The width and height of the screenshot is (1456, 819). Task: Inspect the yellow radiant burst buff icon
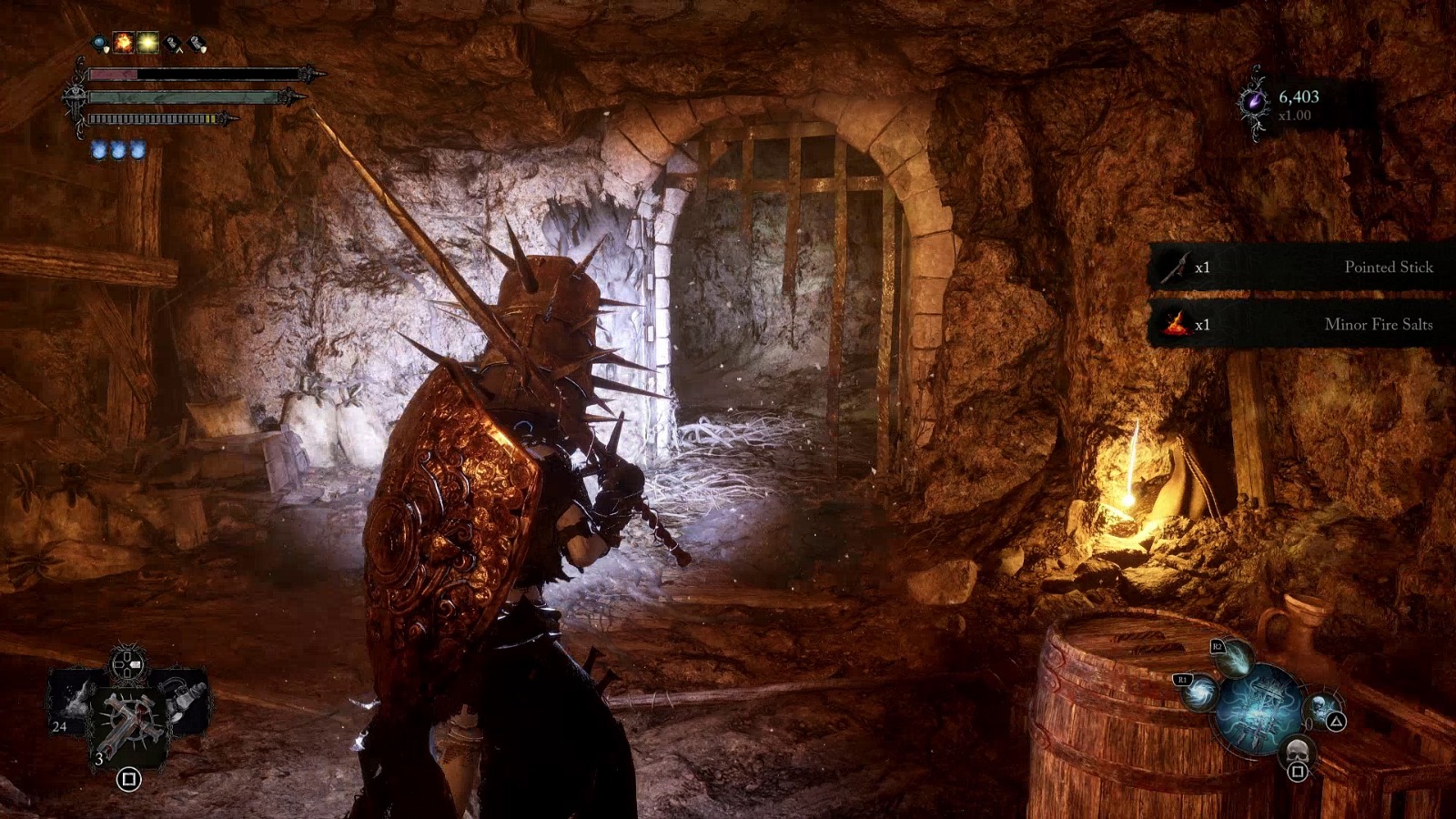[x=147, y=42]
